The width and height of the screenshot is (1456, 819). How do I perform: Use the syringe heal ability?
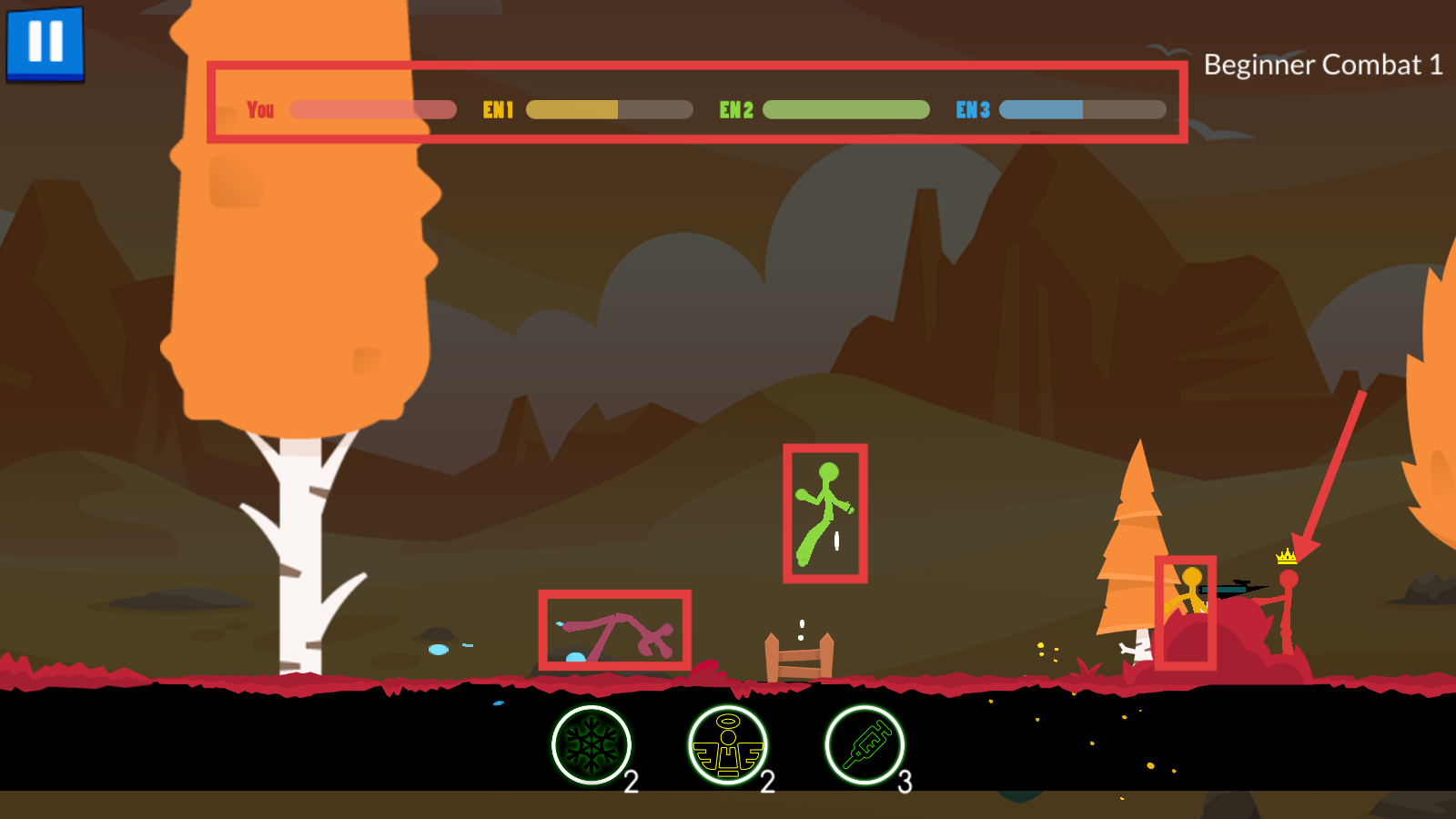pos(864,745)
